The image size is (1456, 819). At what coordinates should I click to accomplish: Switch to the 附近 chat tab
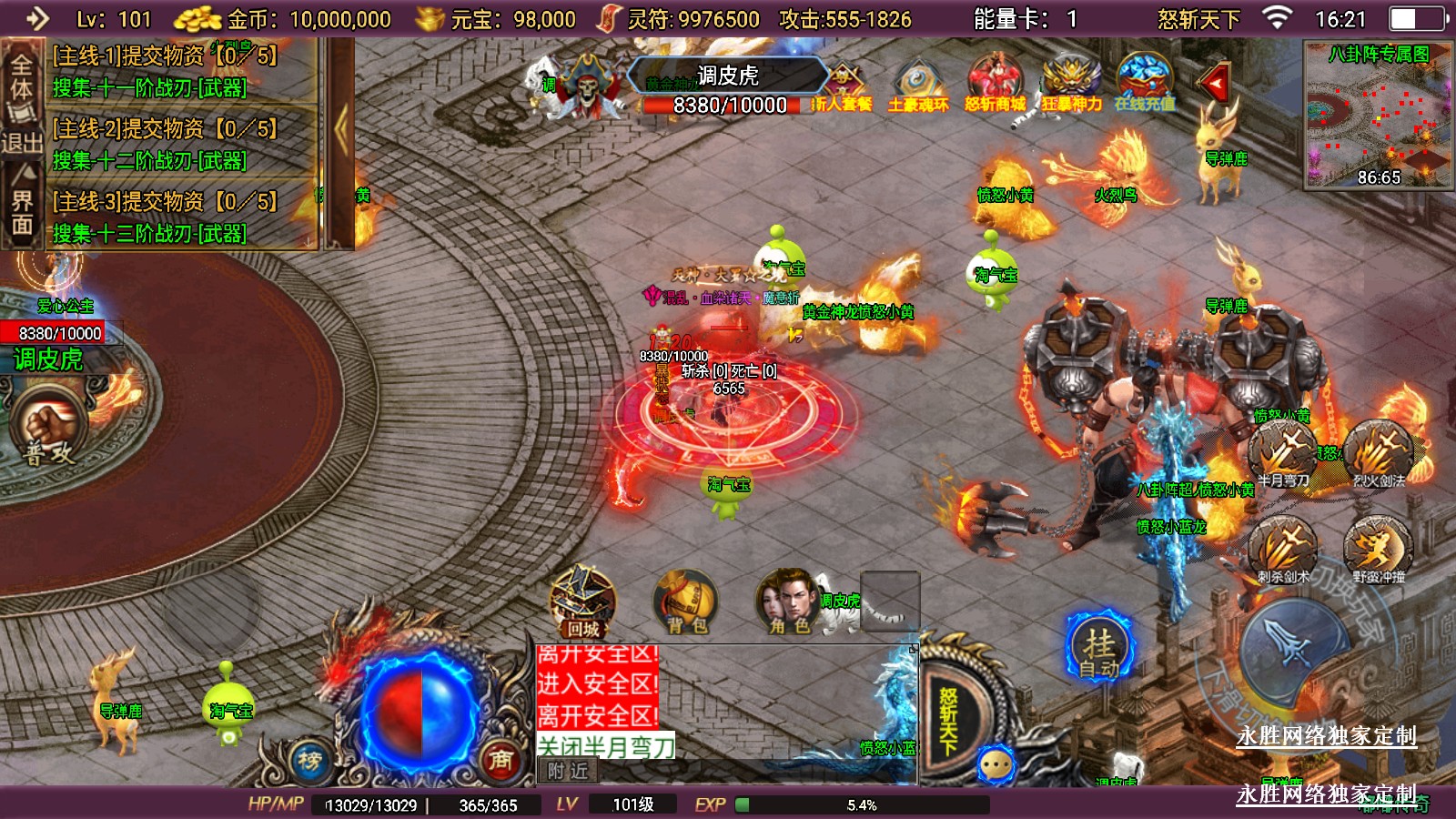coord(568,772)
